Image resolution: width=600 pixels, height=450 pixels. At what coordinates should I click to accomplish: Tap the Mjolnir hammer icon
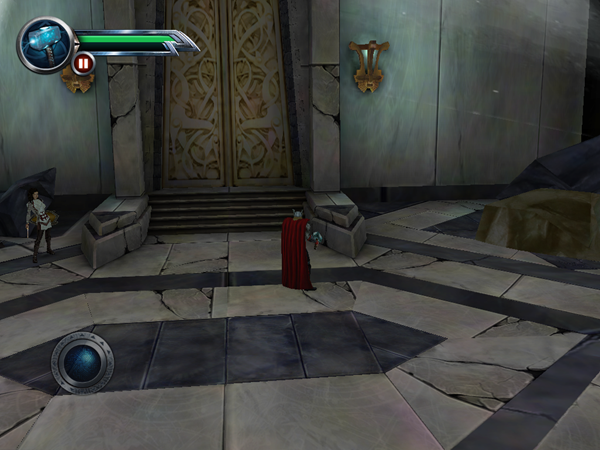tap(45, 44)
